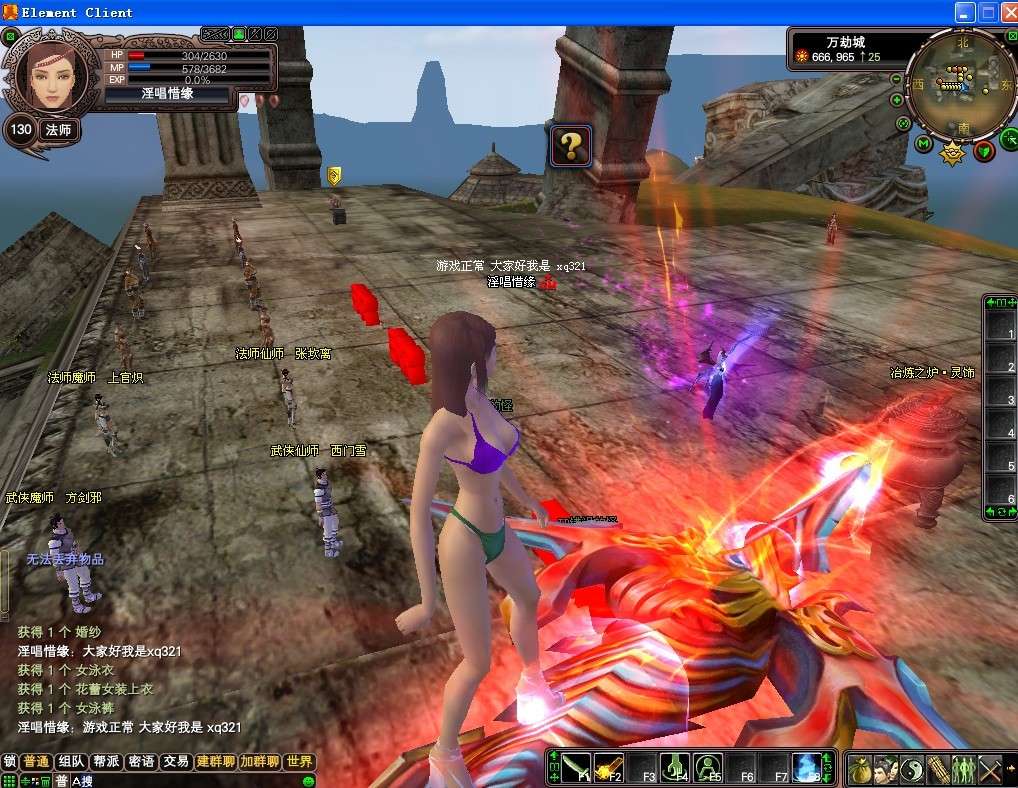
Task: Activate the blue flame skill in slot F8
Action: (x=806, y=768)
